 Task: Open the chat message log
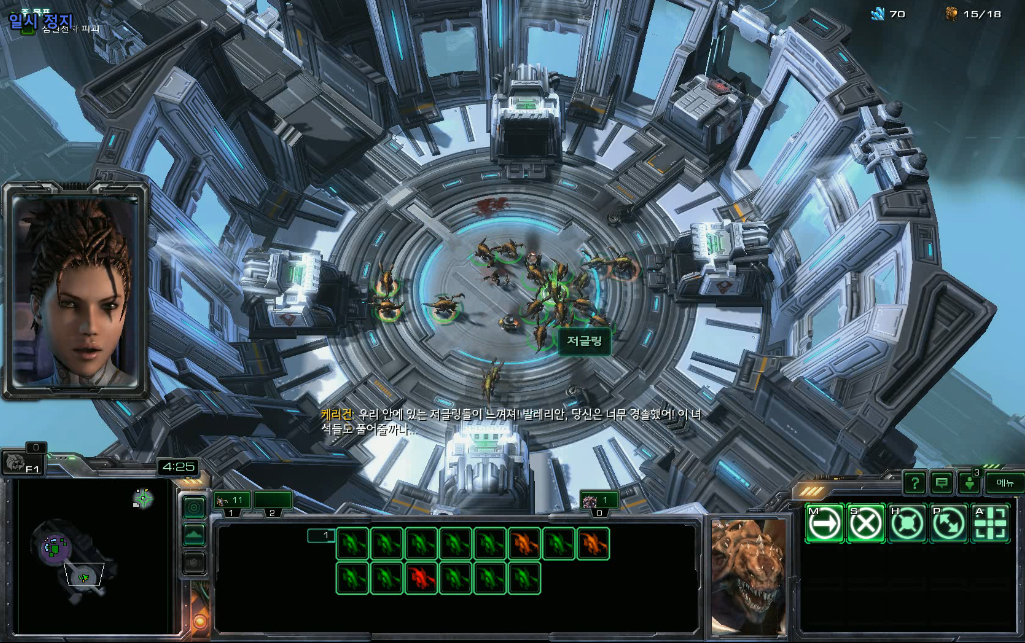(941, 483)
